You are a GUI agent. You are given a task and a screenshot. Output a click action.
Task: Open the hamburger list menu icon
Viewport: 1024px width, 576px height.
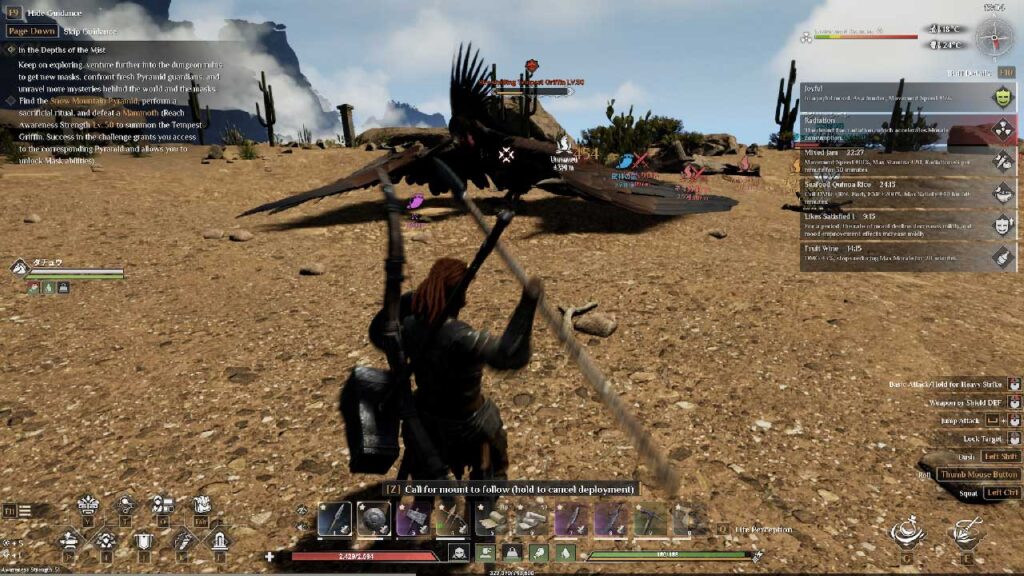tap(24, 511)
